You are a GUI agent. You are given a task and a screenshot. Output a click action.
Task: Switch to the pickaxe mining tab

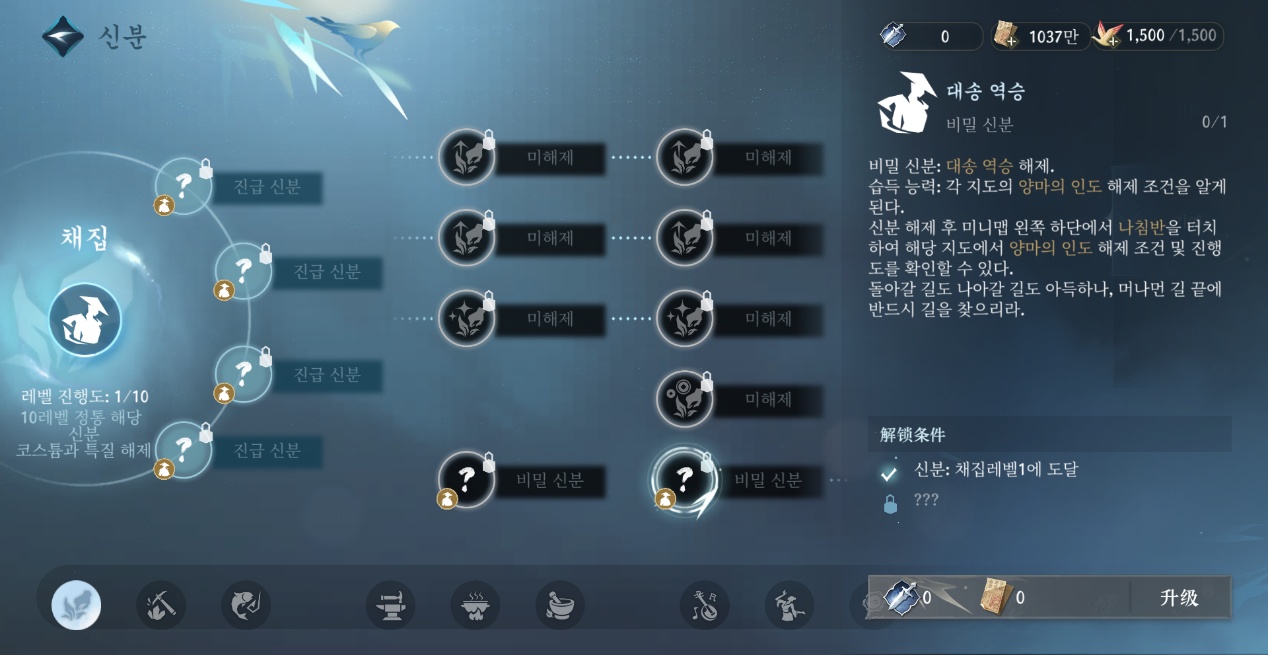point(160,605)
